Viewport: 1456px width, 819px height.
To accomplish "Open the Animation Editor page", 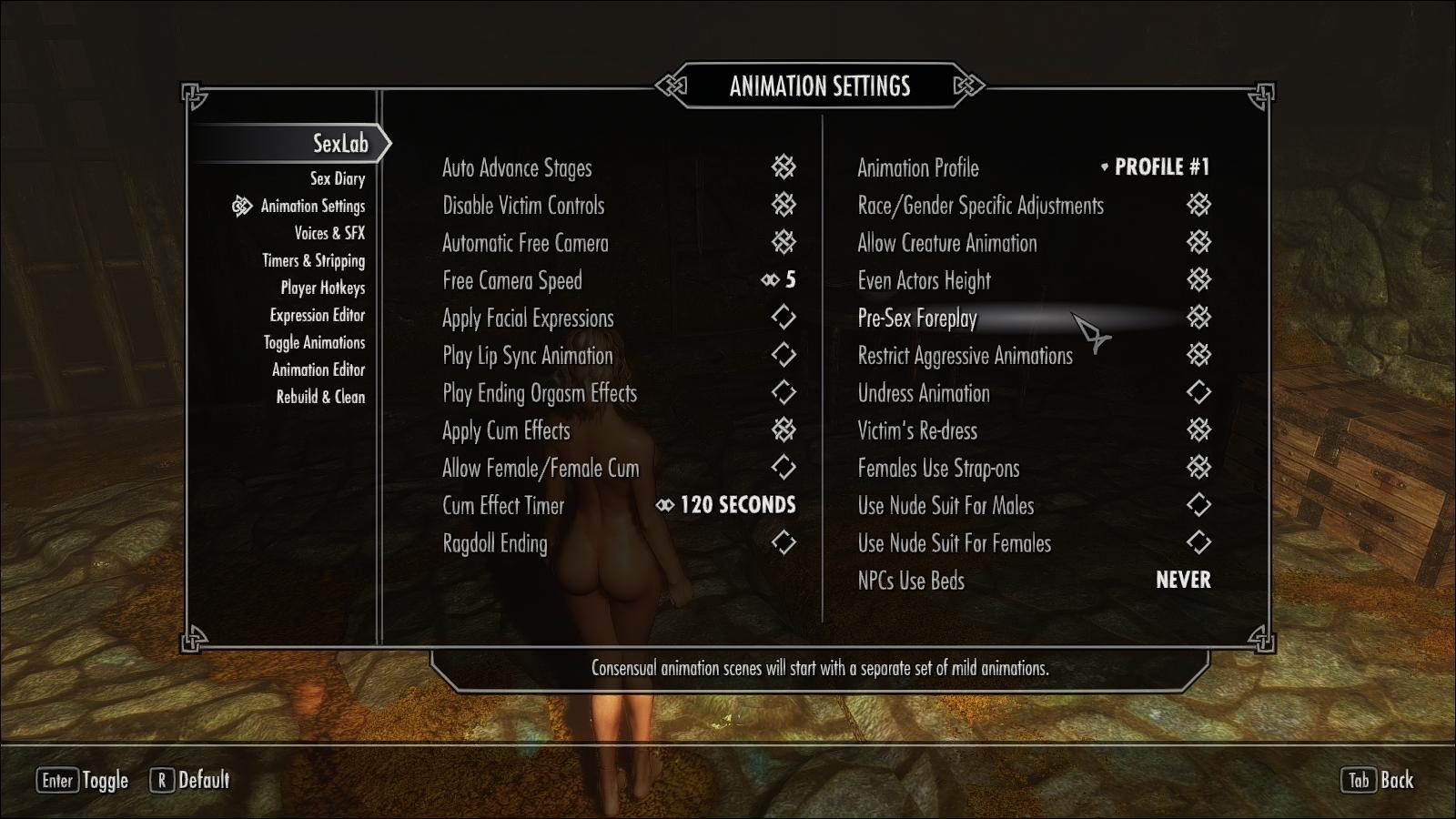I will click(x=318, y=369).
